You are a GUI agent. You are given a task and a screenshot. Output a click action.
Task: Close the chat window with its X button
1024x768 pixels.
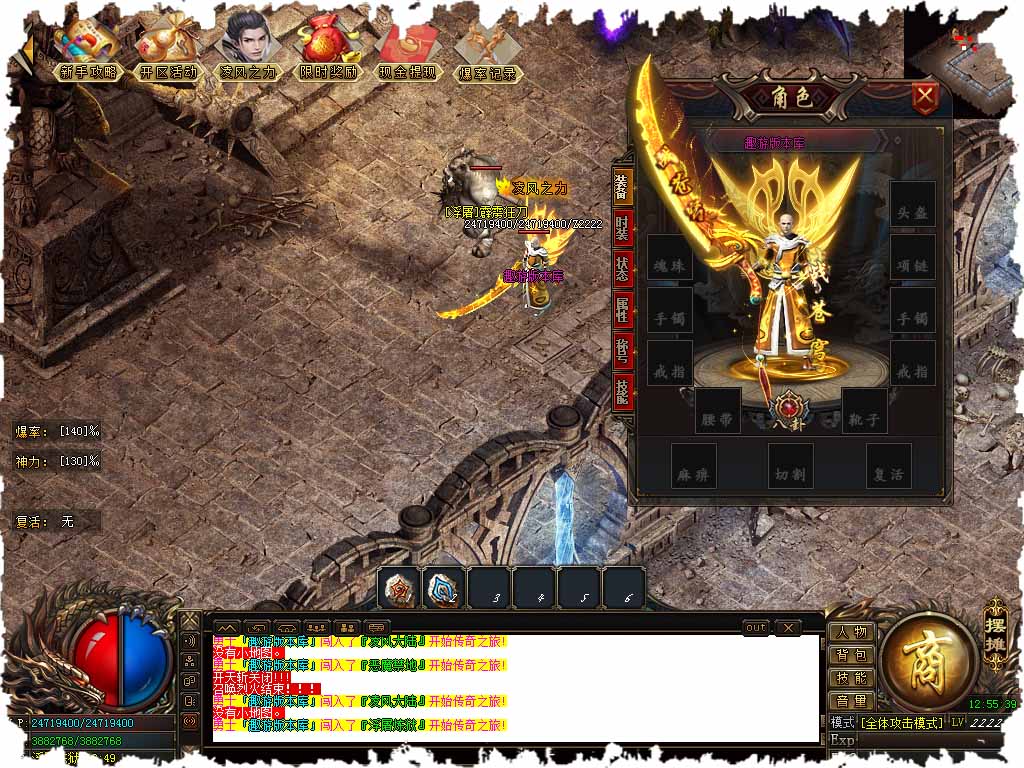[x=789, y=628]
